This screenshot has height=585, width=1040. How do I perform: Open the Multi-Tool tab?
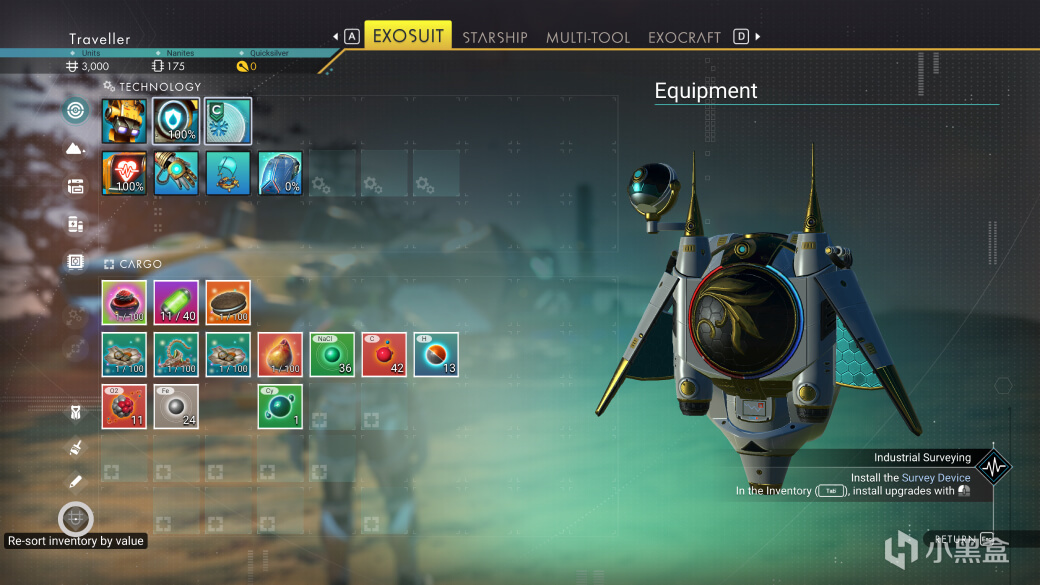[588, 37]
